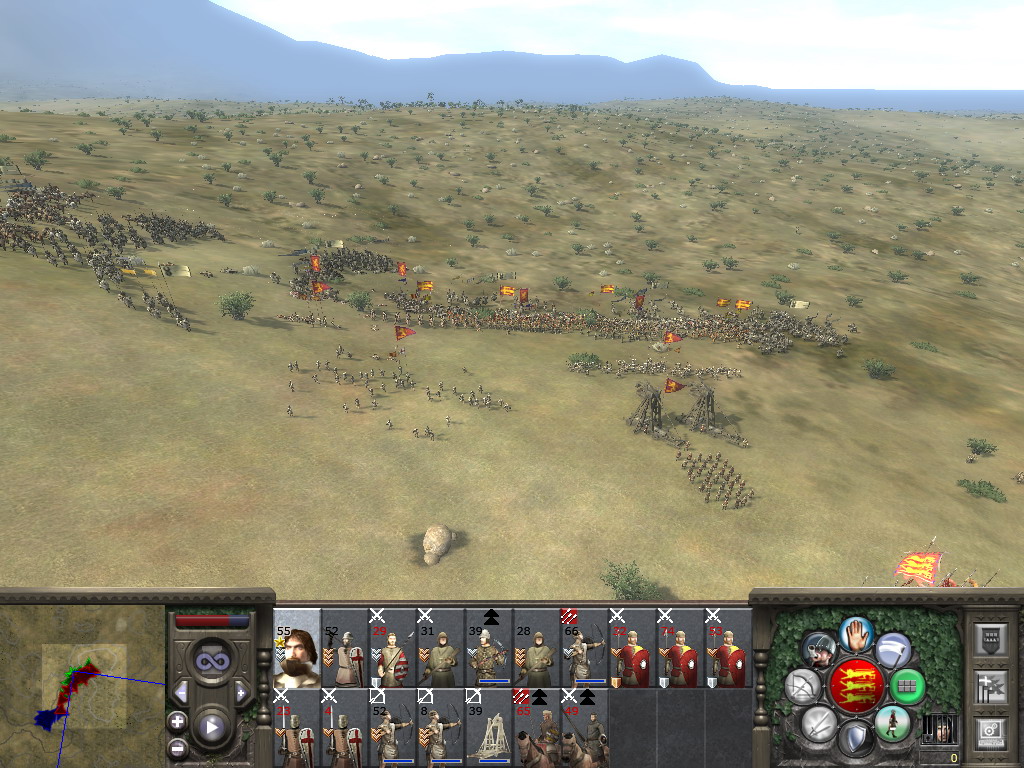Screen dimensions: 1024x768
Task: Click the three lions faction emblem button
Action: pyautogui.click(x=856, y=686)
